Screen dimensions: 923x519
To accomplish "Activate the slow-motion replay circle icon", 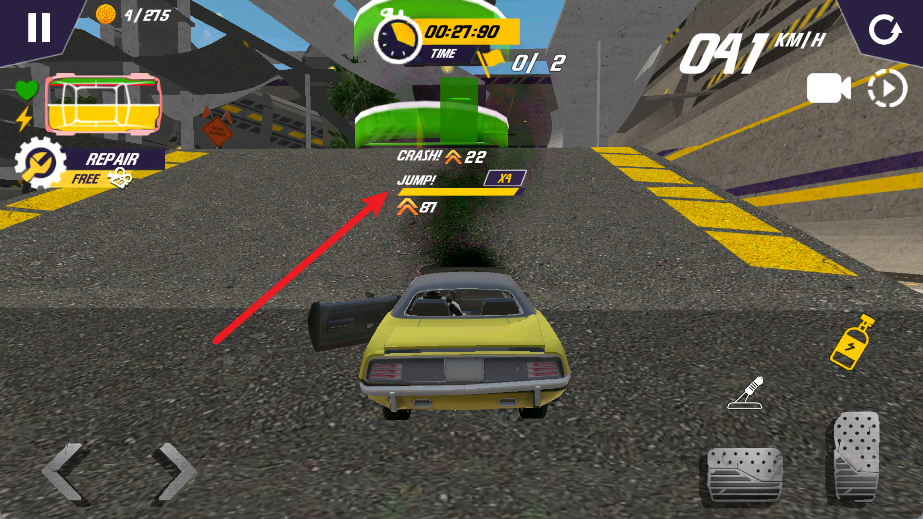I will pos(886,89).
